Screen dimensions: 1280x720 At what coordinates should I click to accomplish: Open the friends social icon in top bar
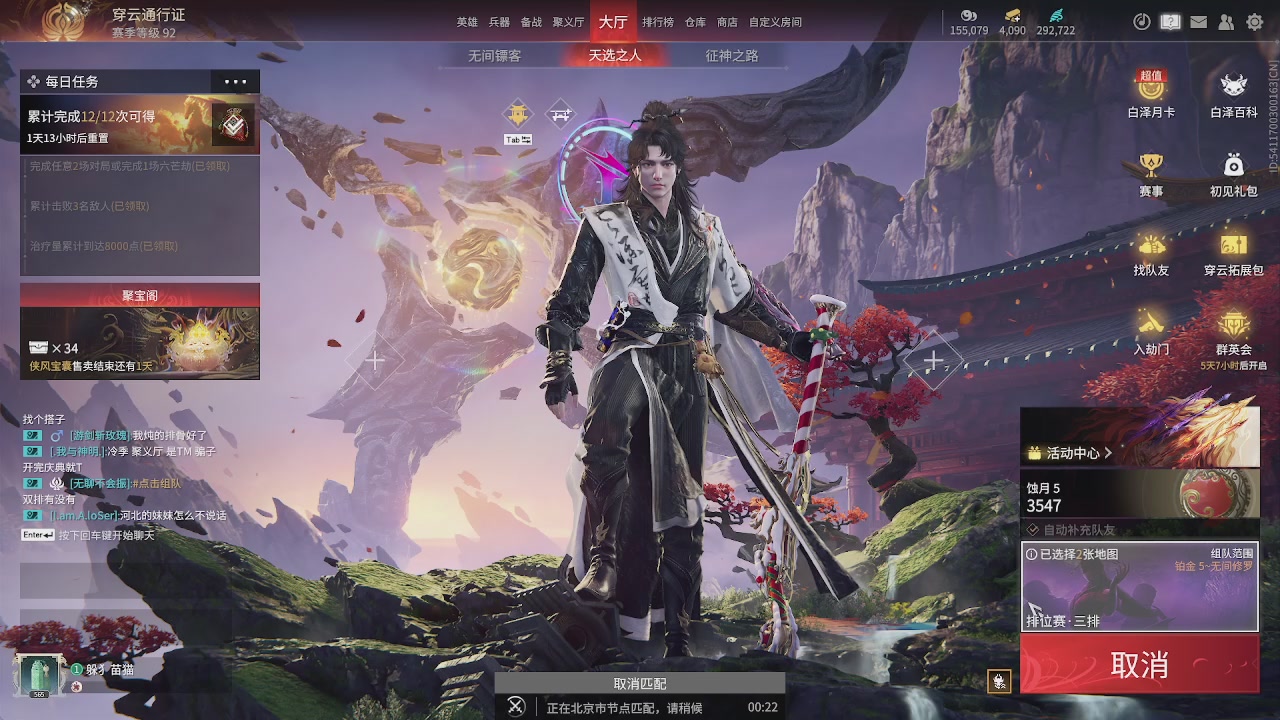point(1227,21)
